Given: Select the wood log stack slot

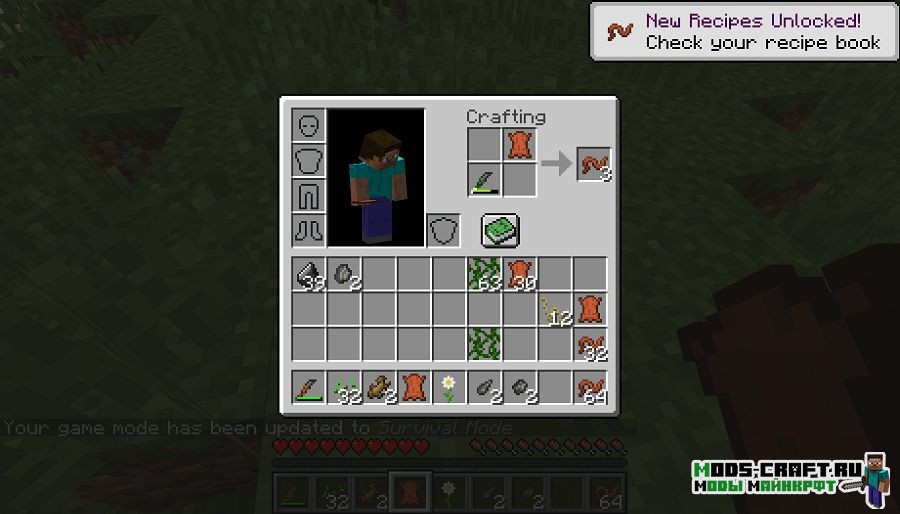Looking at the screenshot, I should [x=379, y=387].
